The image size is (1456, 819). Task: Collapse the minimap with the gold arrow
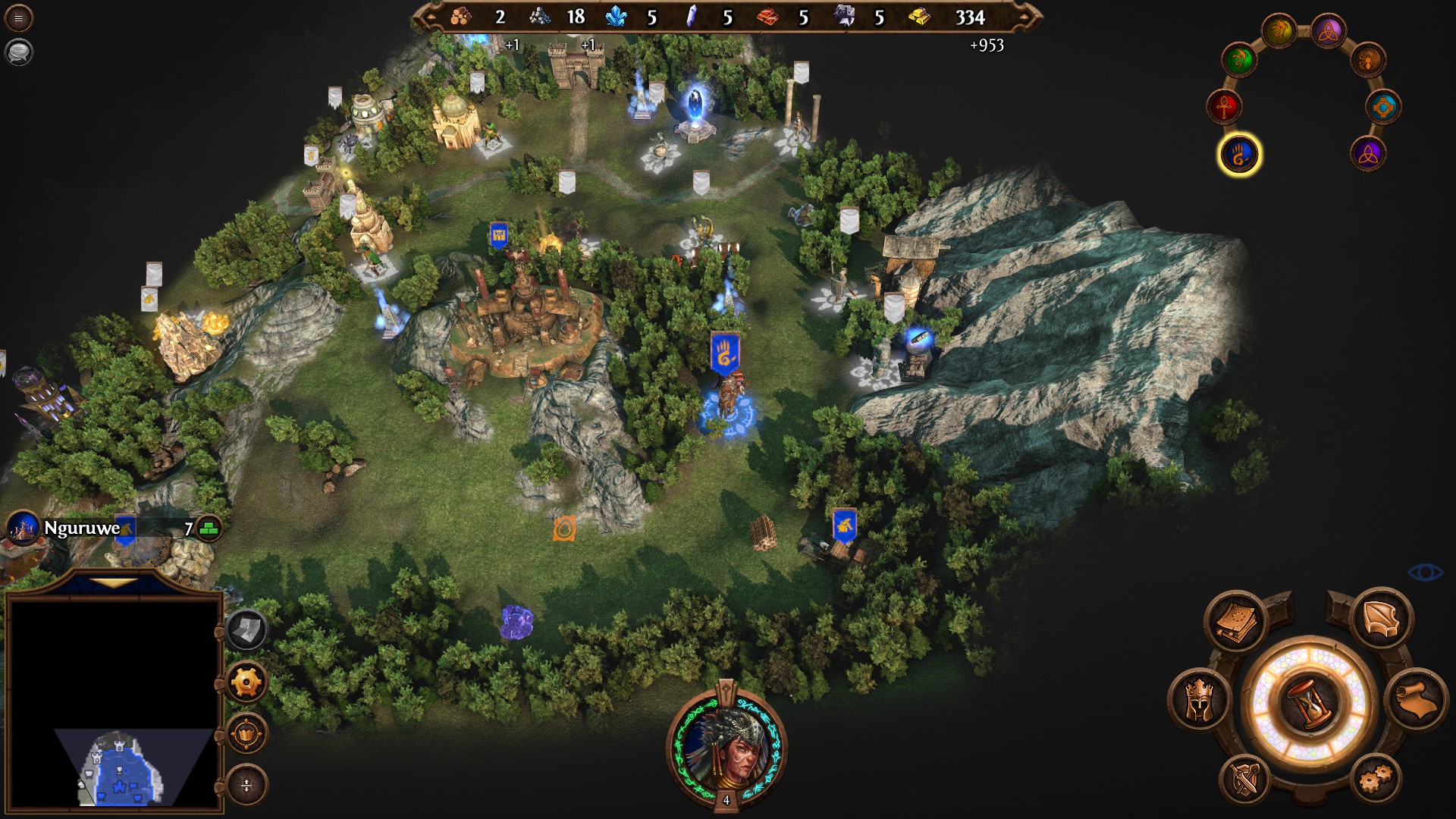[x=114, y=583]
